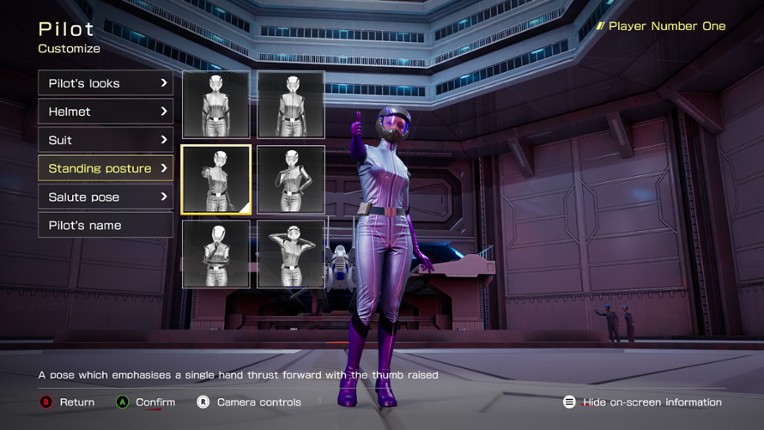This screenshot has width=764, height=430.
Task: Edit the Pilot's name entry
Action: tap(105, 225)
